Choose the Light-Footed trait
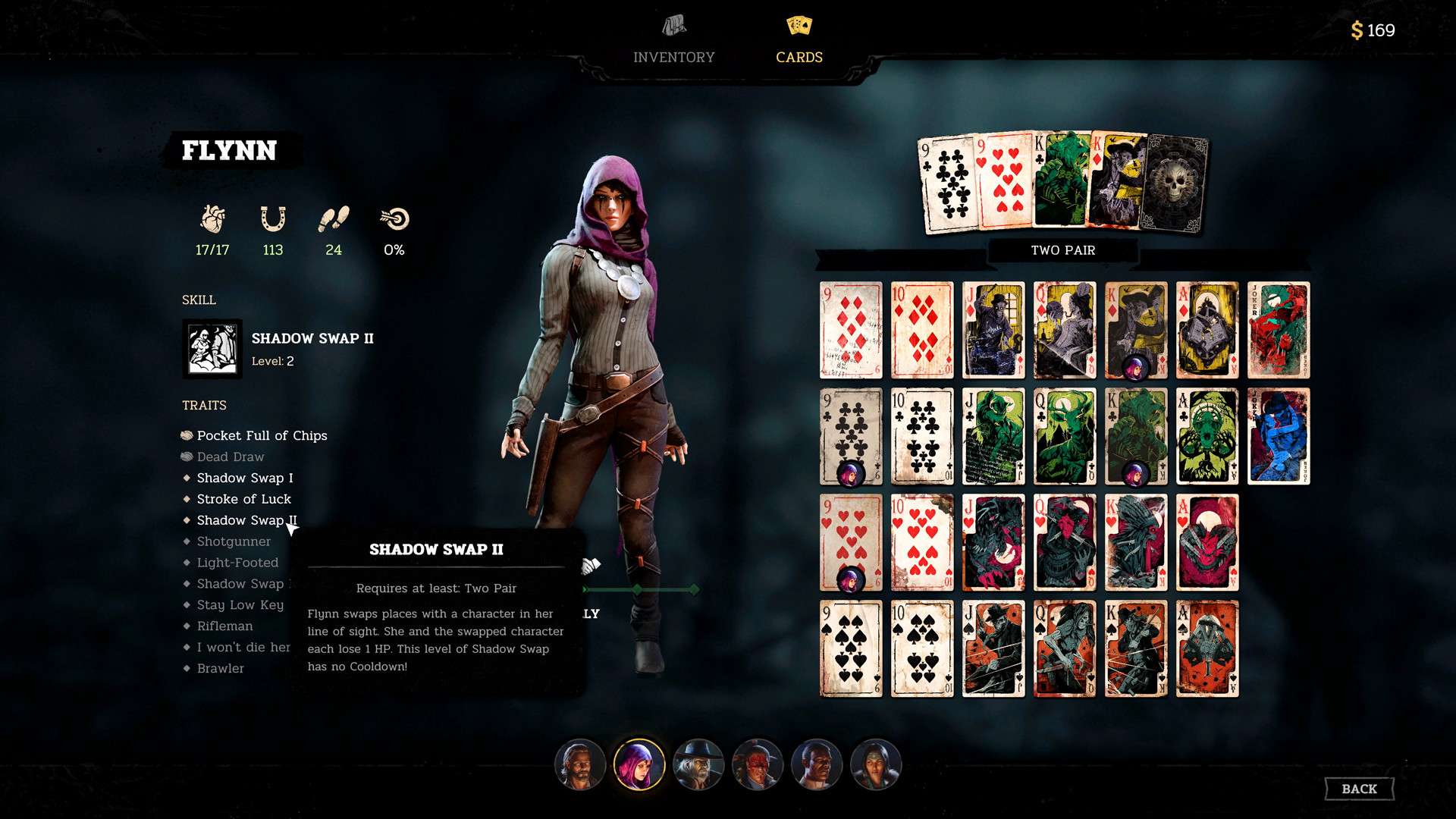This screenshot has height=819, width=1456. tap(237, 563)
